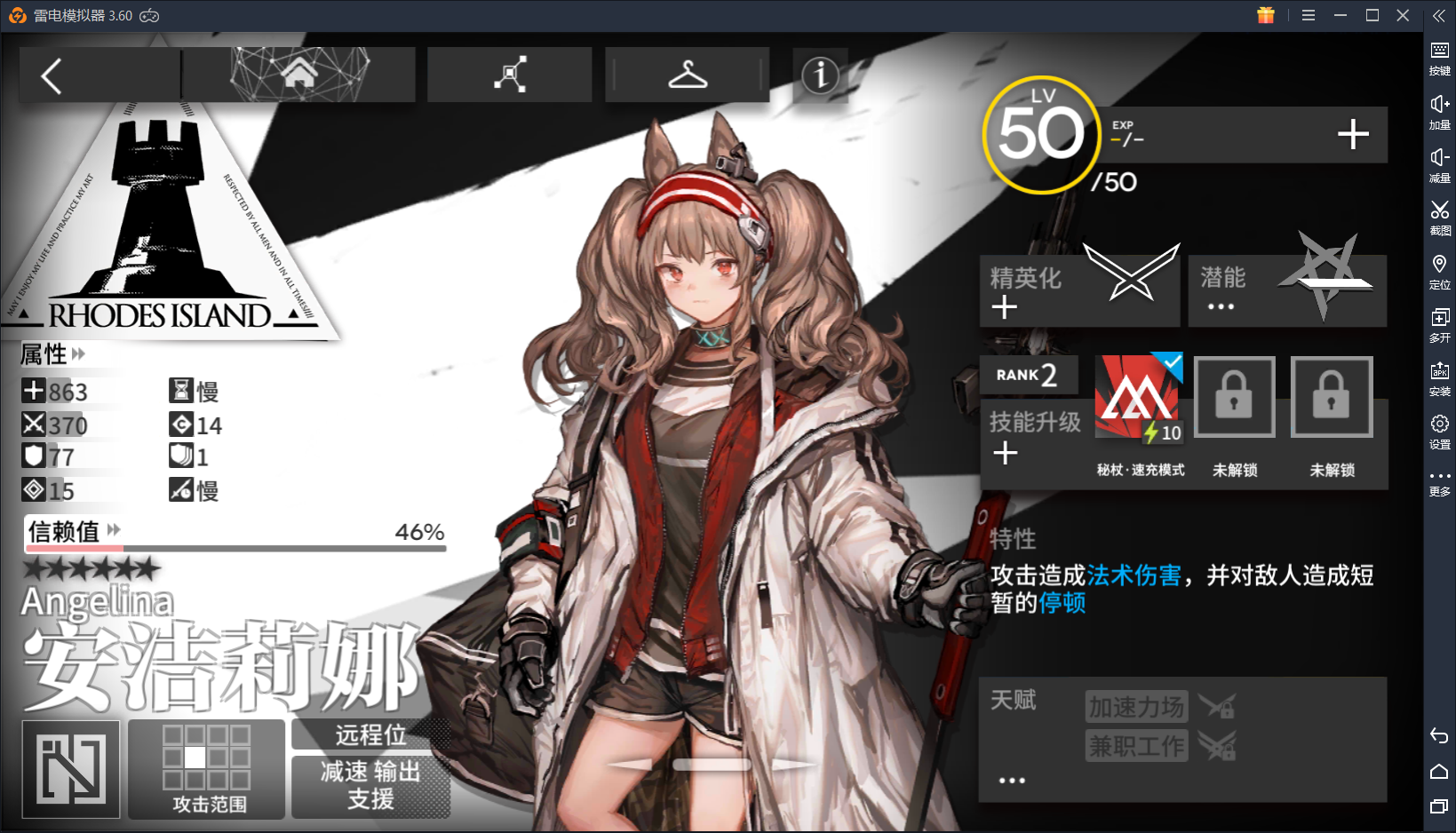The height and width of the screenshot is (833, 1456).
Task: Select the first locked skill slot labeled 未解锁
Action: point(1234,397)
